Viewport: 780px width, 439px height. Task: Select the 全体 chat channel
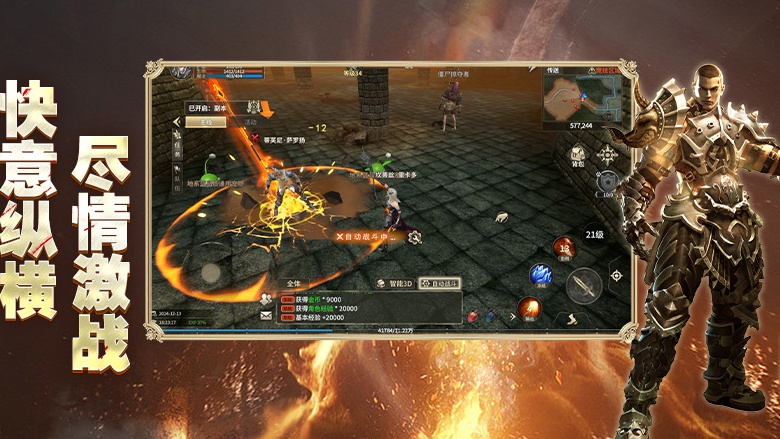pos(293,284)
